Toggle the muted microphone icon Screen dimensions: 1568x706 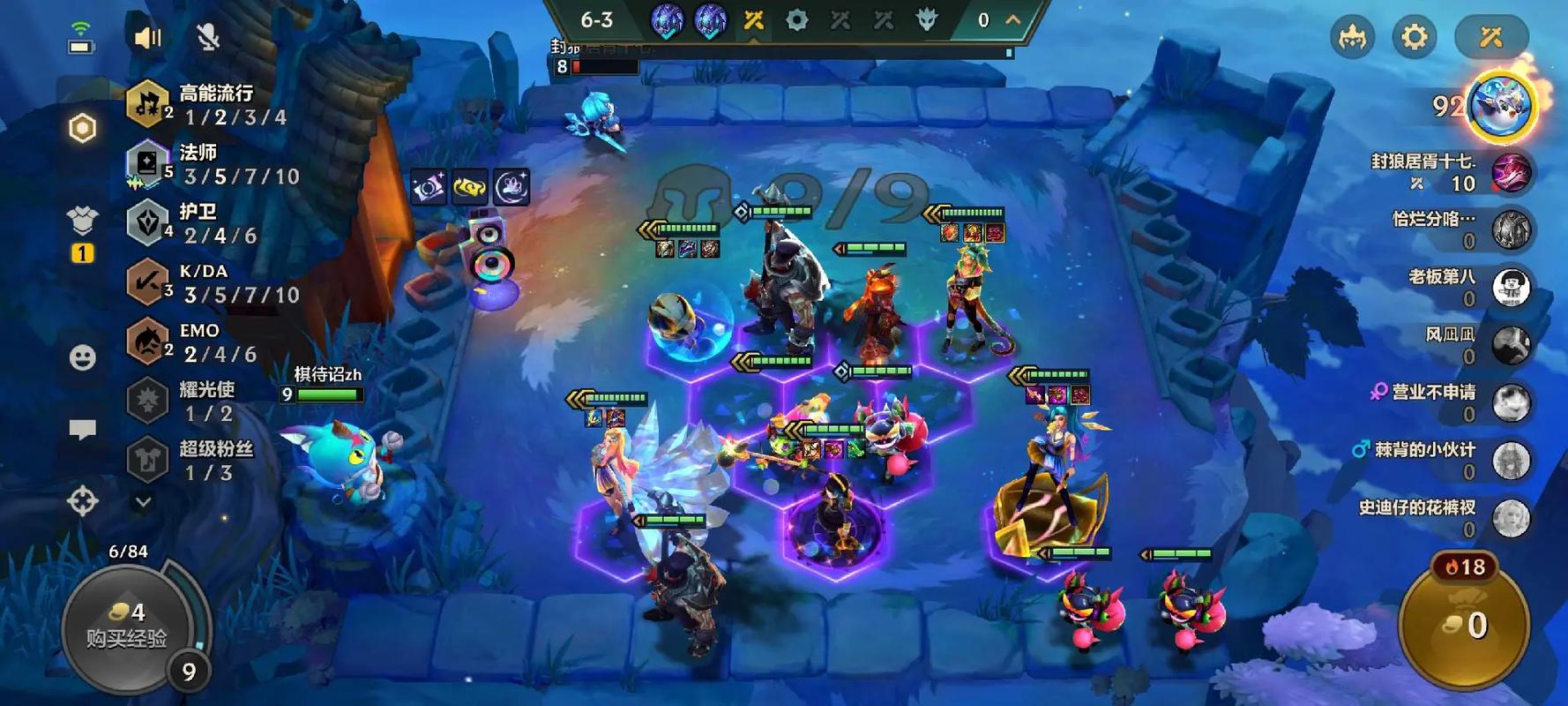pyautogui.click(x=208, y=37)
